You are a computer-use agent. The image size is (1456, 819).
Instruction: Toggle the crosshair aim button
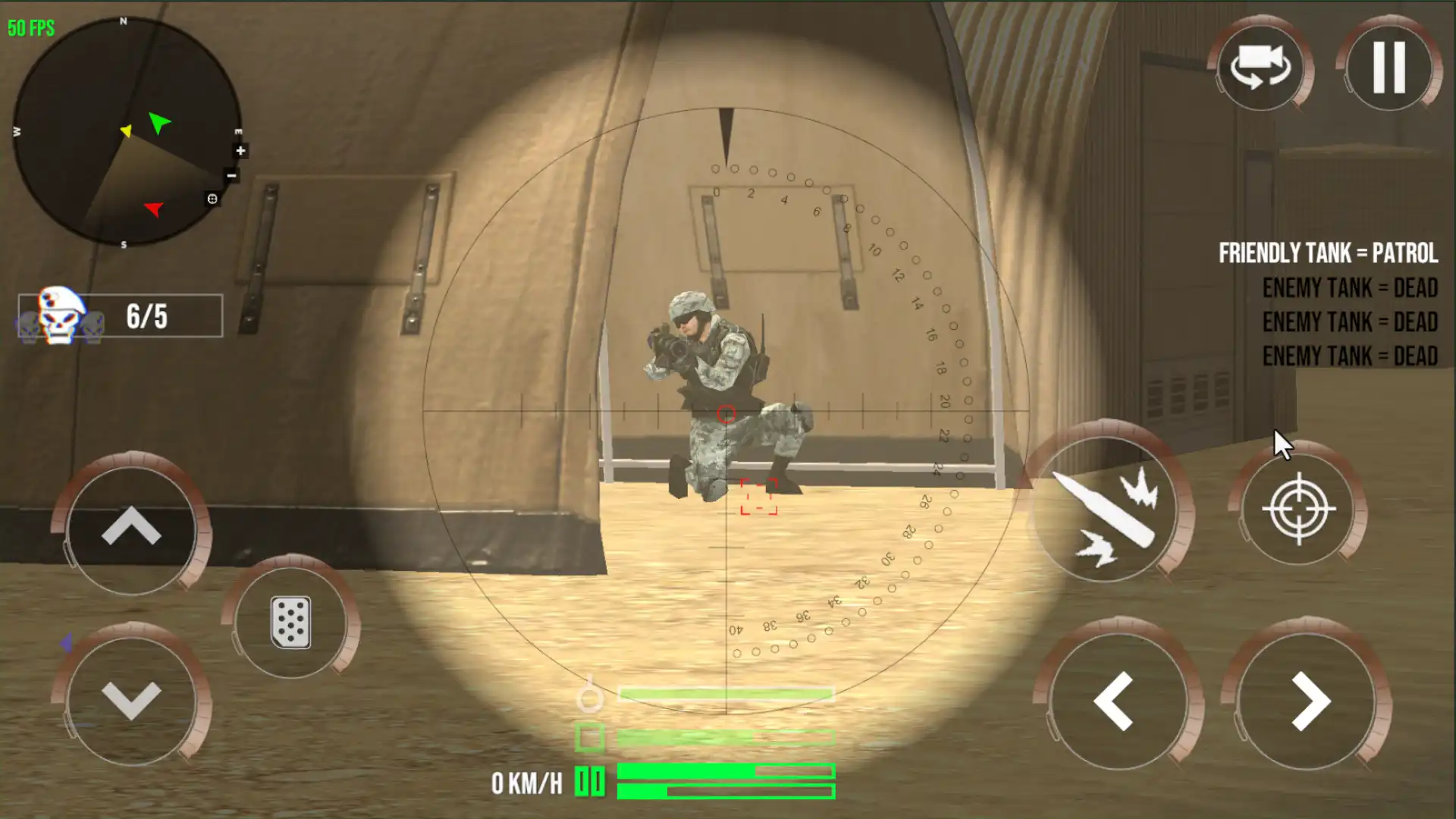coord(1298,509)
